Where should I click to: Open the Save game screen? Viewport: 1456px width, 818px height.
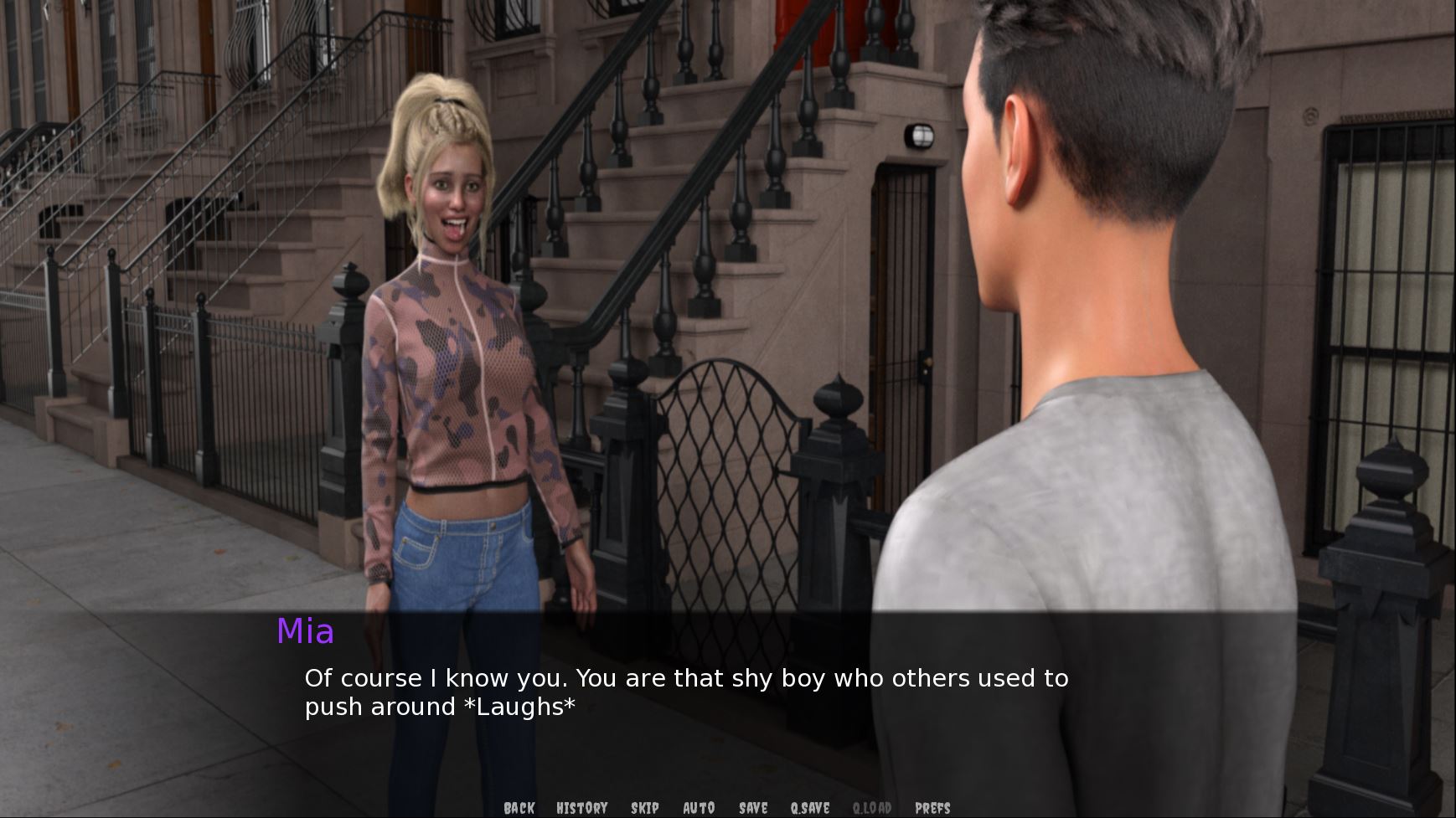[753, 808]
